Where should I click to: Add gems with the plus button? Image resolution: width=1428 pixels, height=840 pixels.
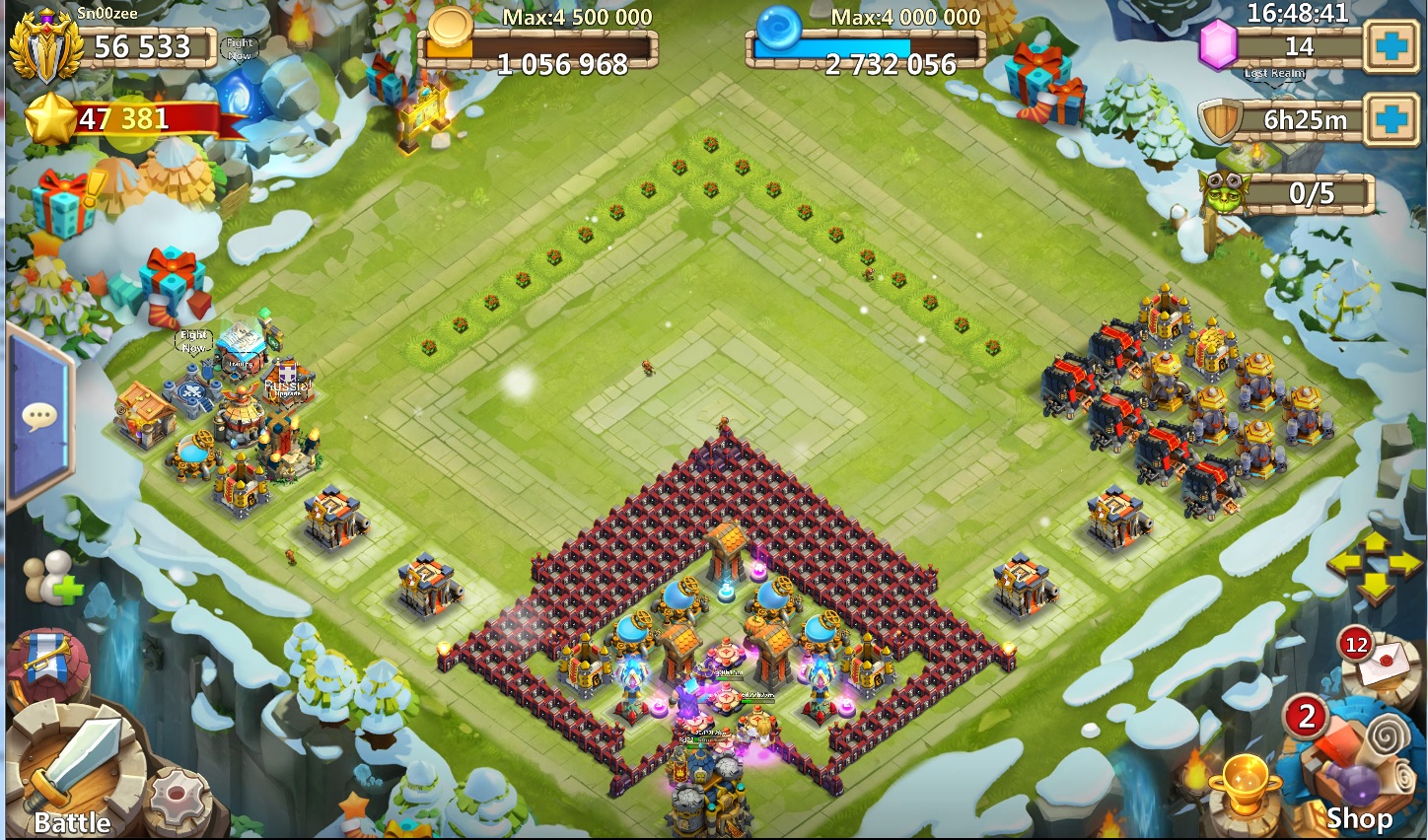(x=1392, y=46)
